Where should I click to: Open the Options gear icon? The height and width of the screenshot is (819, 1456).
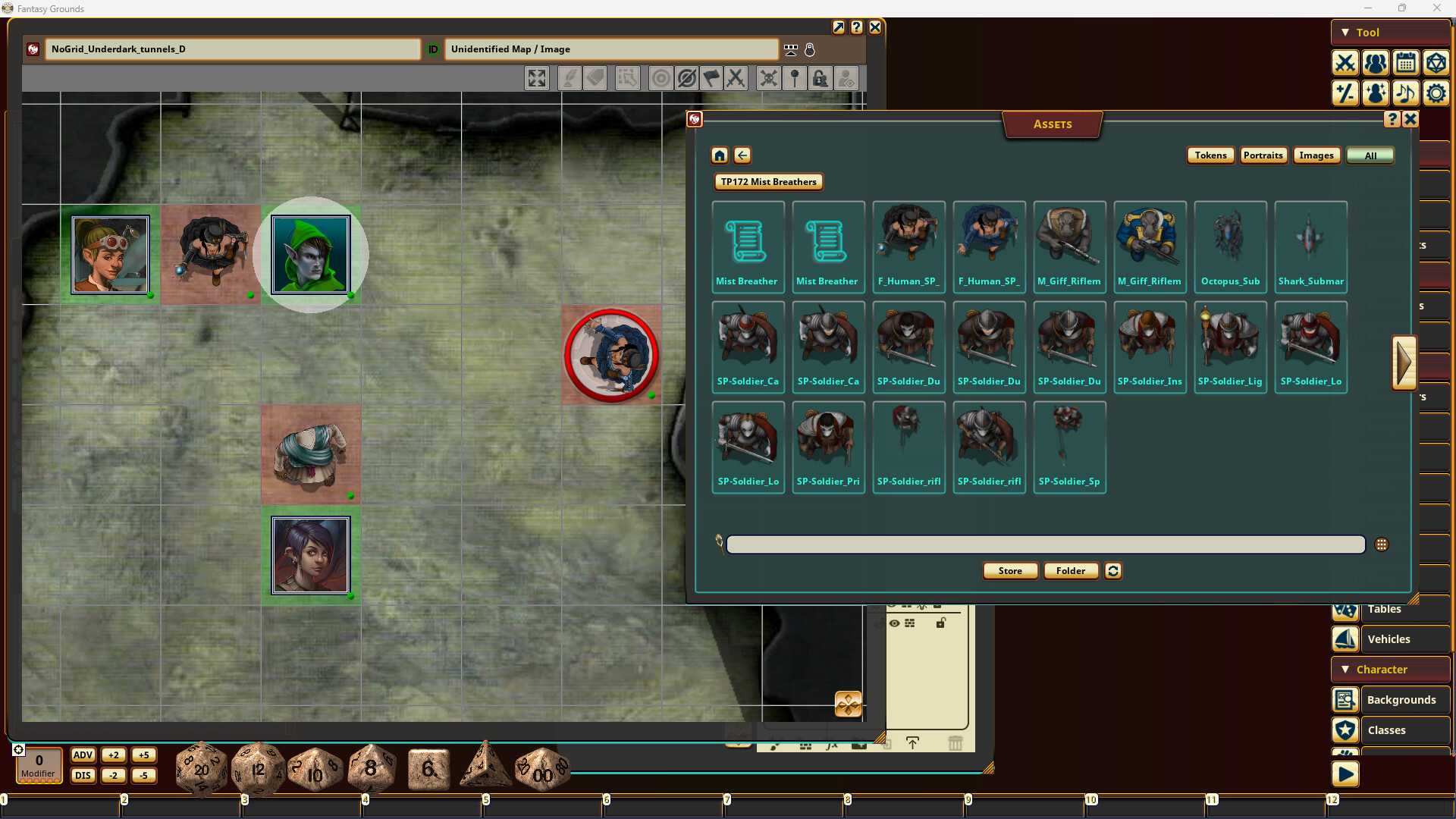click(x=1436, y=93)
